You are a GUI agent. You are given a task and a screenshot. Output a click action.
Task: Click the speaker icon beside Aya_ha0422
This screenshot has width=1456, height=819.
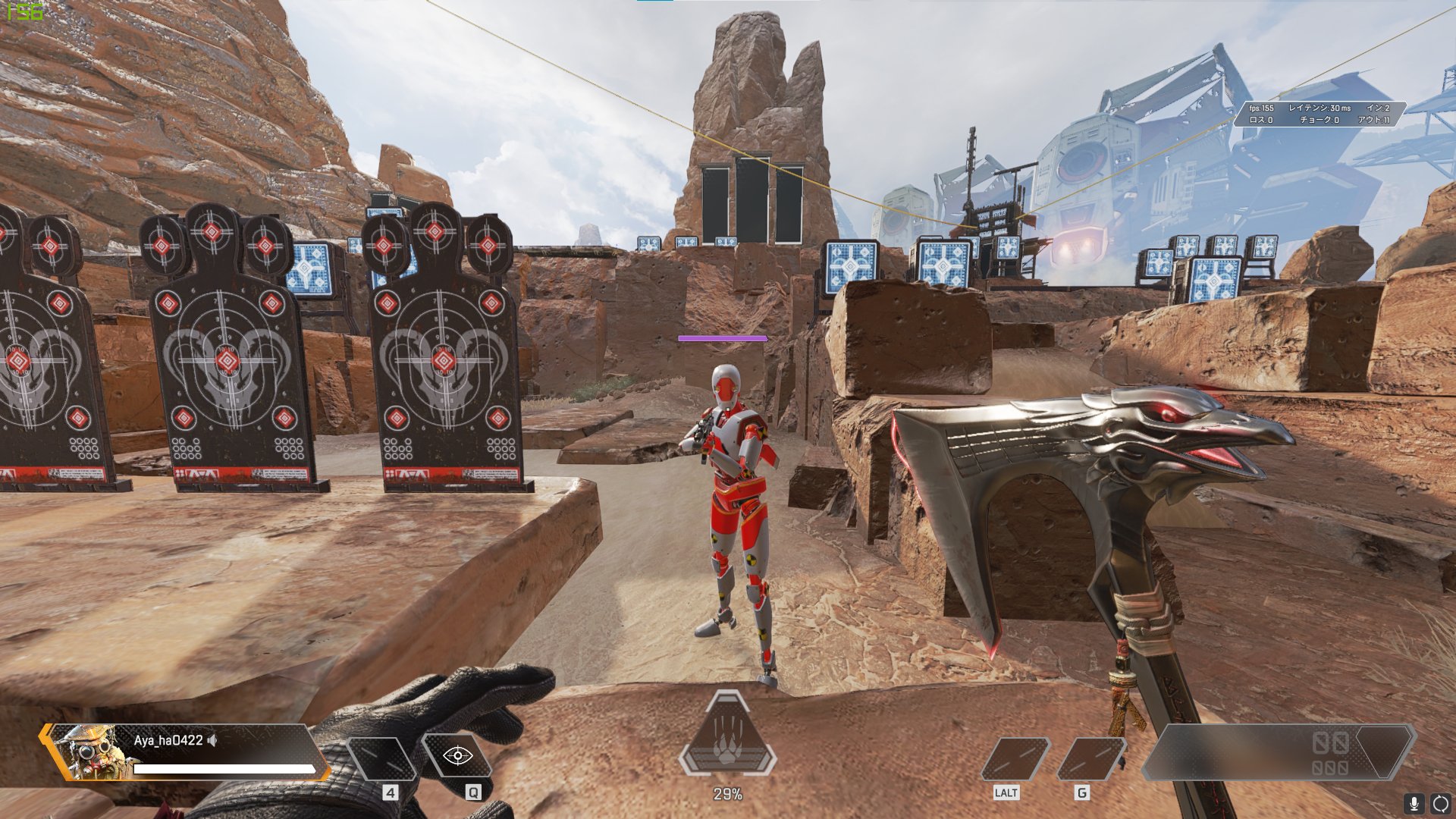point(212,740)
